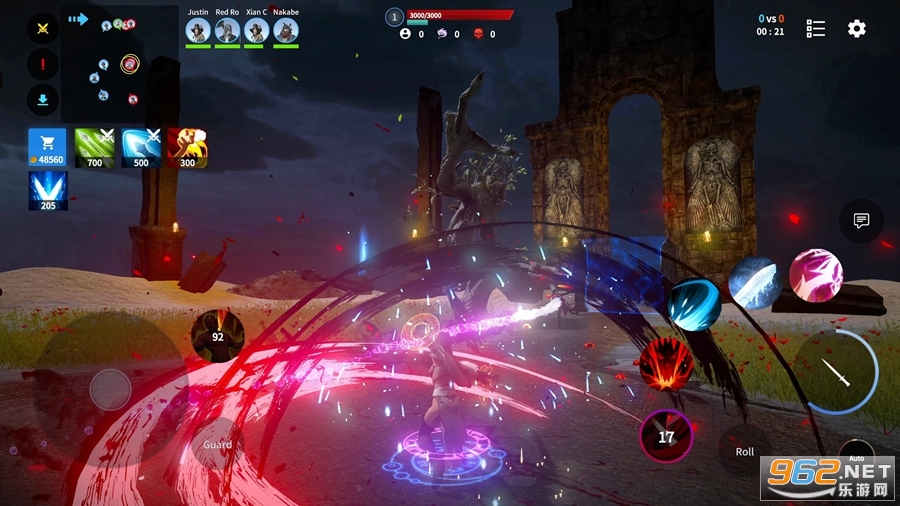Send the red exclamation alert ping
Viewport: 900px width, 506px height.
coord(43,65)
